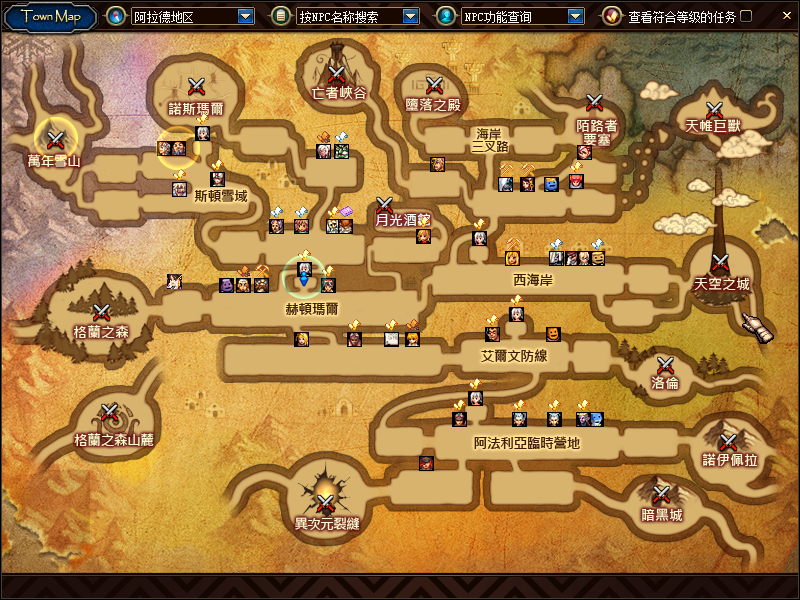Select the 格蘭之森 dungeon marker
The width and height of the screenshot is (800, 600).
pos(101,313)
